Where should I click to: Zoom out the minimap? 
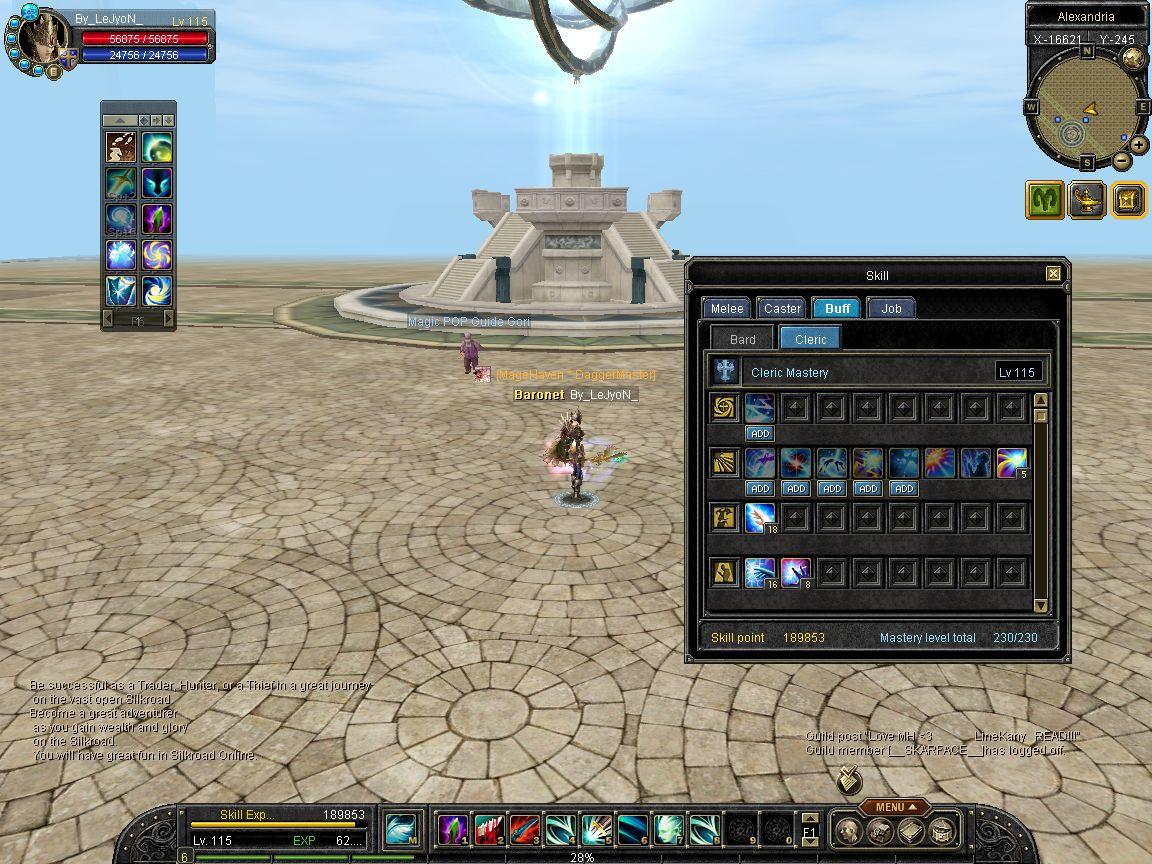[x=1121, y=161]
